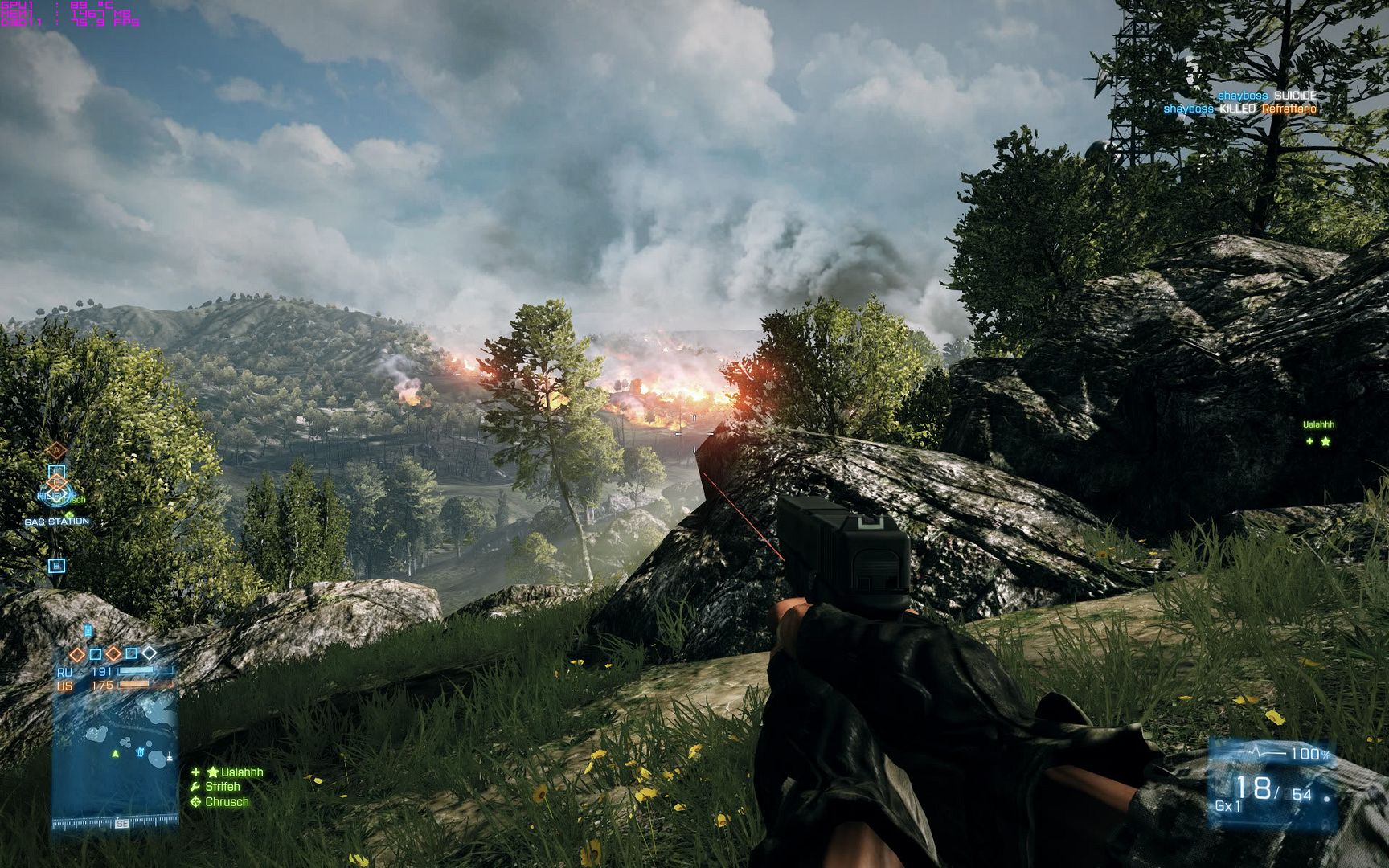Select Refrattario in the kill feed
This screenshot has width=1389, height=868.
coord(1289,108)
